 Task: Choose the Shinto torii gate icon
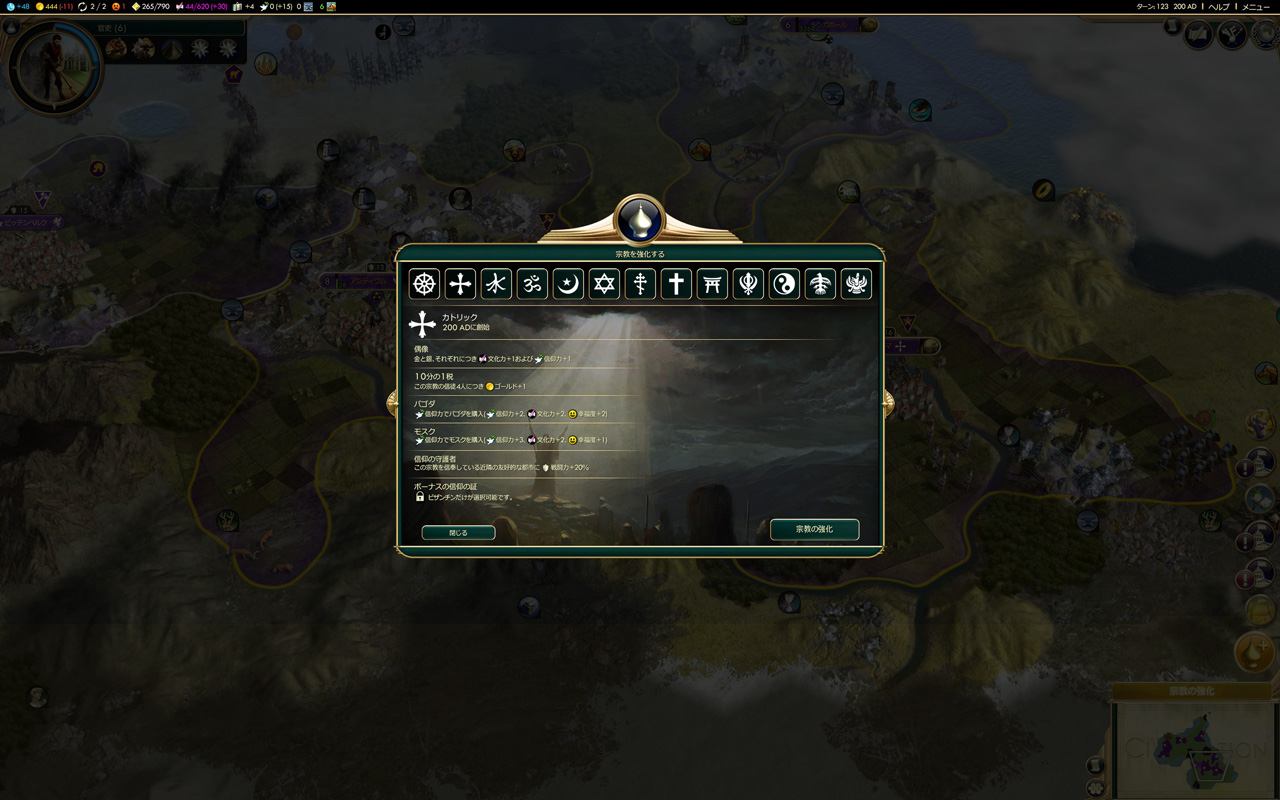[x=712, y=284]
